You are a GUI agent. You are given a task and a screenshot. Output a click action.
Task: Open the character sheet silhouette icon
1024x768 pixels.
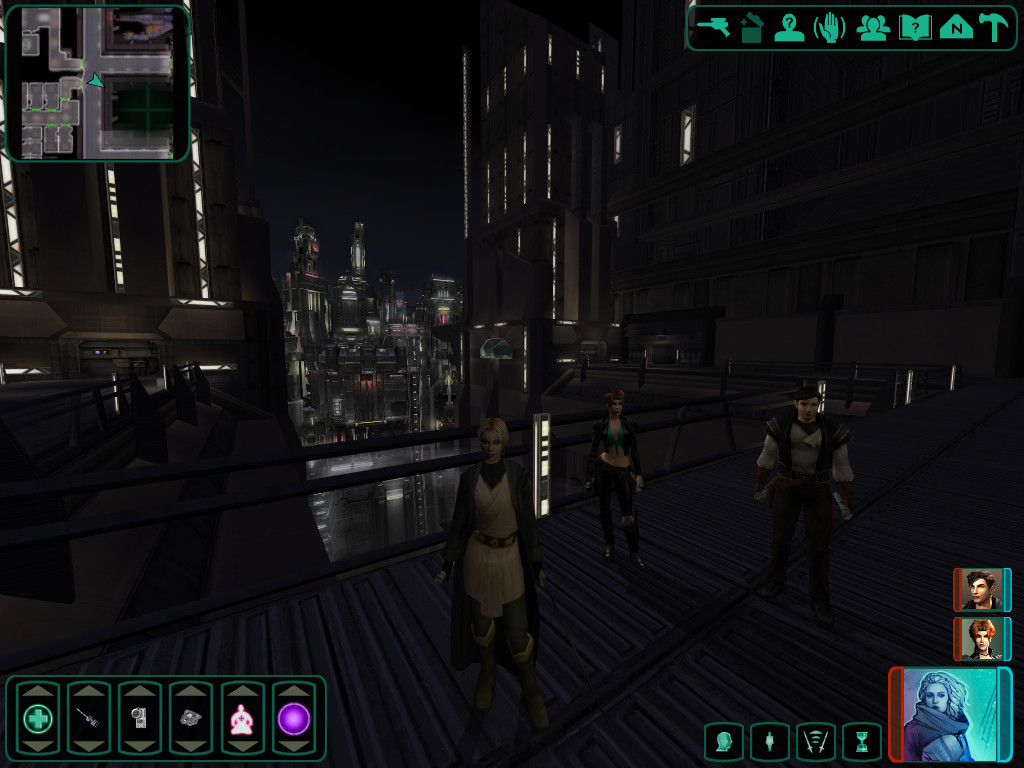click(790, 27)
